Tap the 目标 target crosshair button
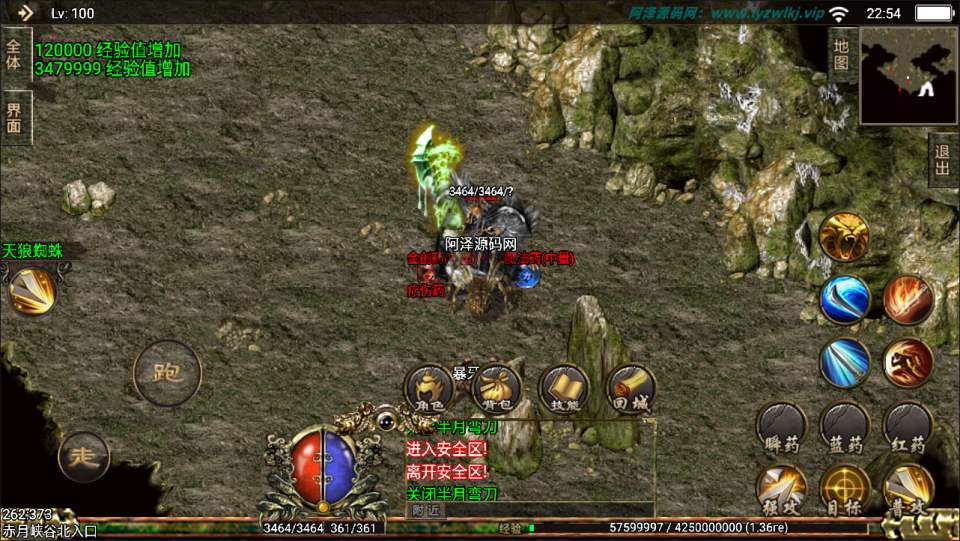960x541 pixels. [845, 491]
